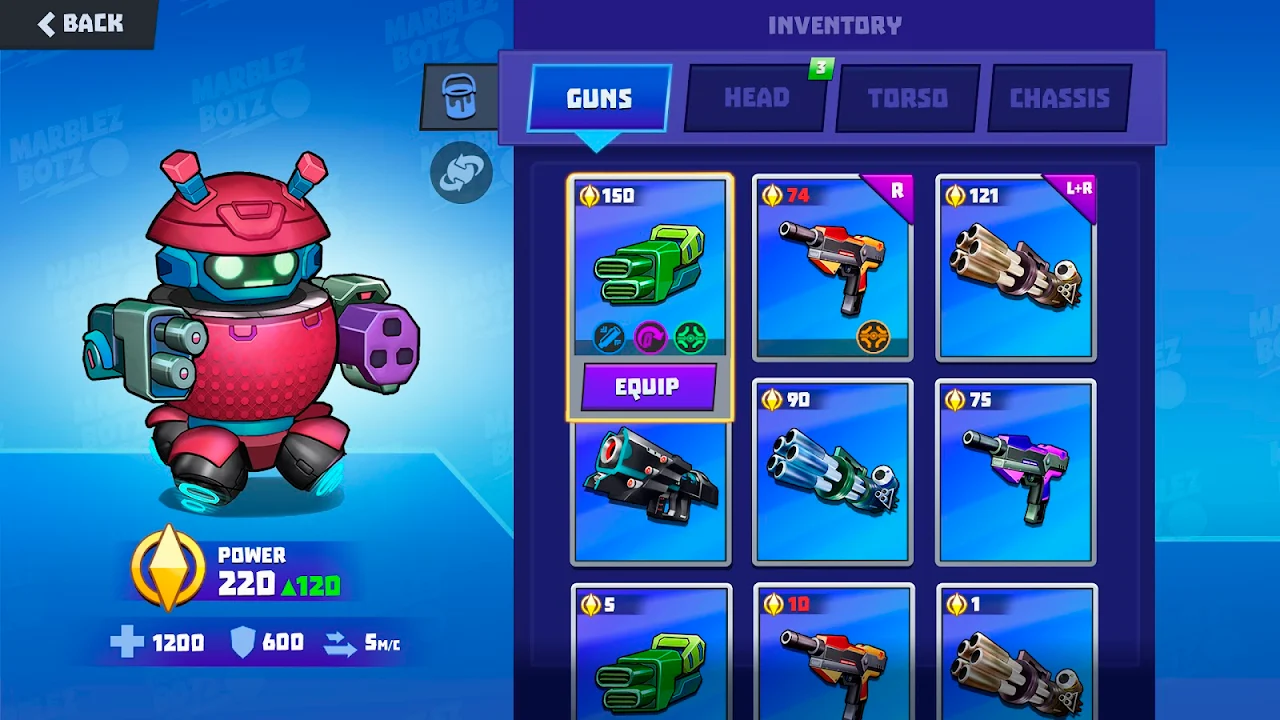
Task: Choose the black cannon gun card
Action: (x=650, y=490)
